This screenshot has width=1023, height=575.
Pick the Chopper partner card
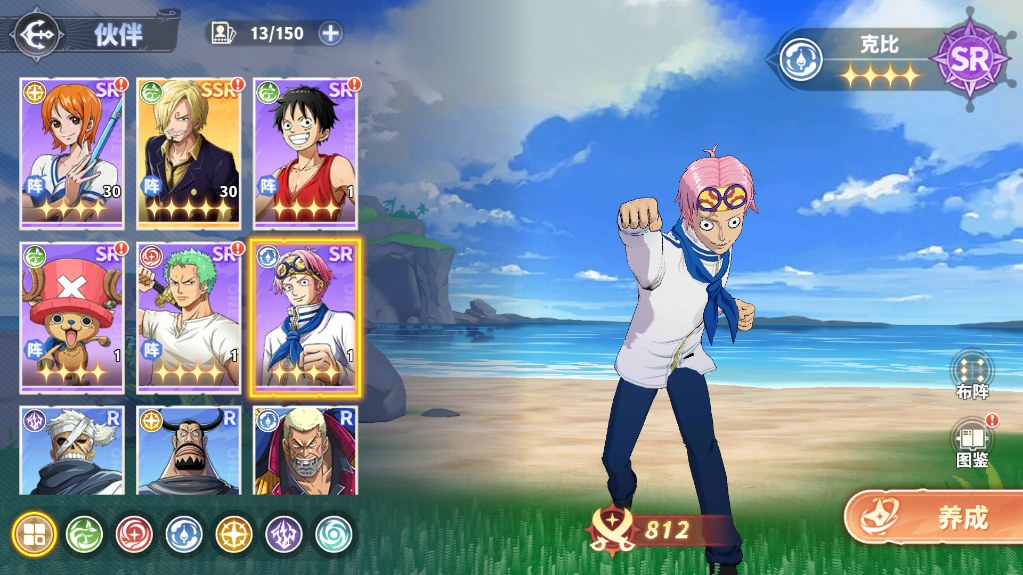(72, 317)
